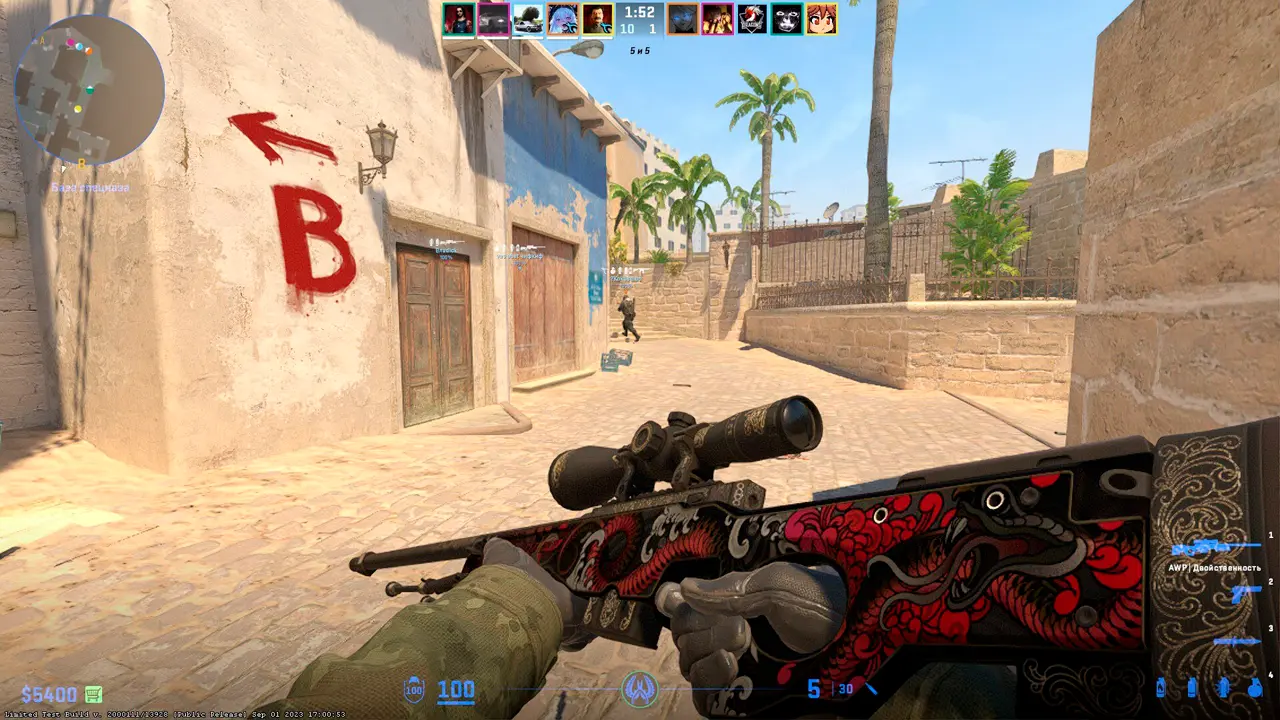Select the round HE grenade icon
The height and width of the screenshot is (720, 1280).
pyautogui.click(x=1254, y=688)
